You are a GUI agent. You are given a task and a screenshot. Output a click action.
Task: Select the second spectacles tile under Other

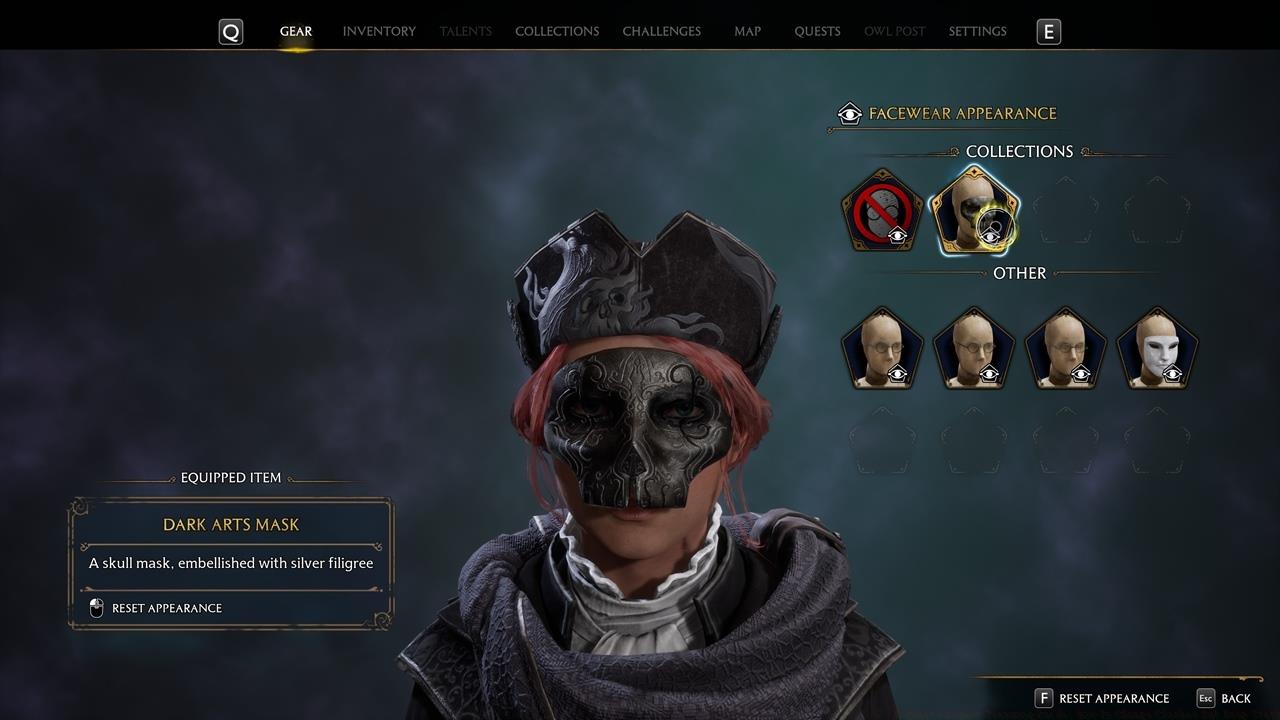(x=974, y=348)
